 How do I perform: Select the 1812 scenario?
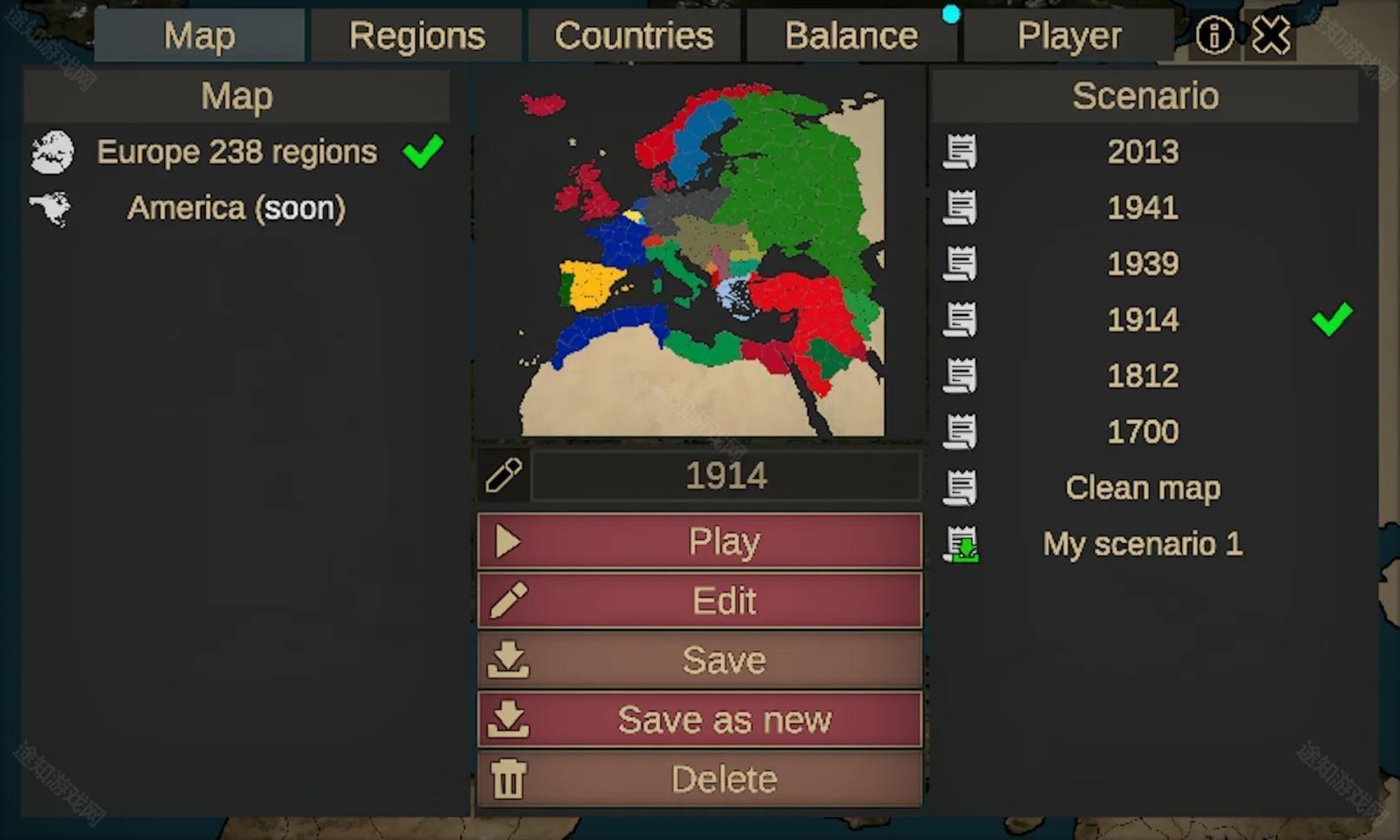(x=1142, y=377)
